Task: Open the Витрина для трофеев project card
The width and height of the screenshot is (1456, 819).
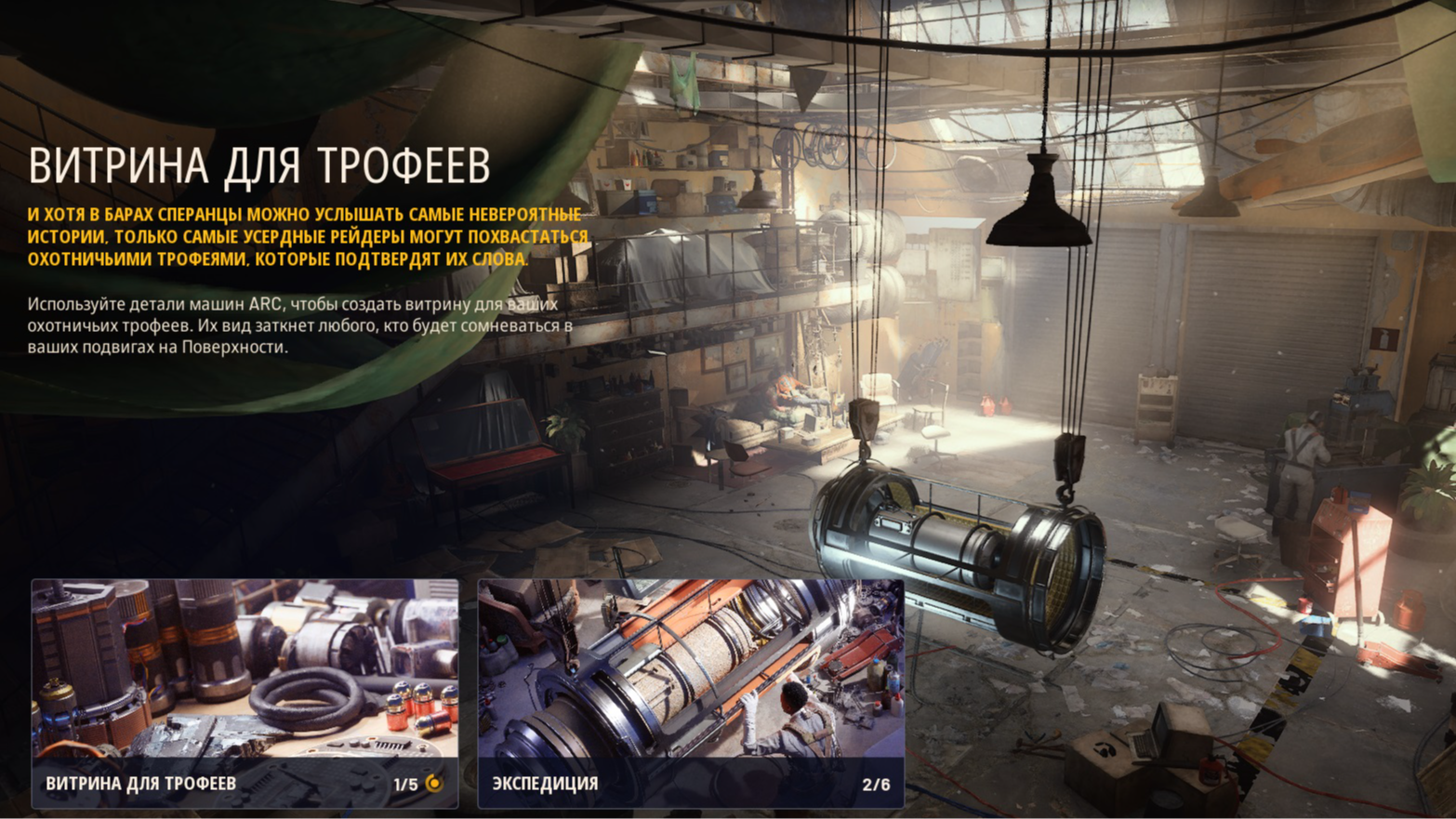Action: point(245,693)
